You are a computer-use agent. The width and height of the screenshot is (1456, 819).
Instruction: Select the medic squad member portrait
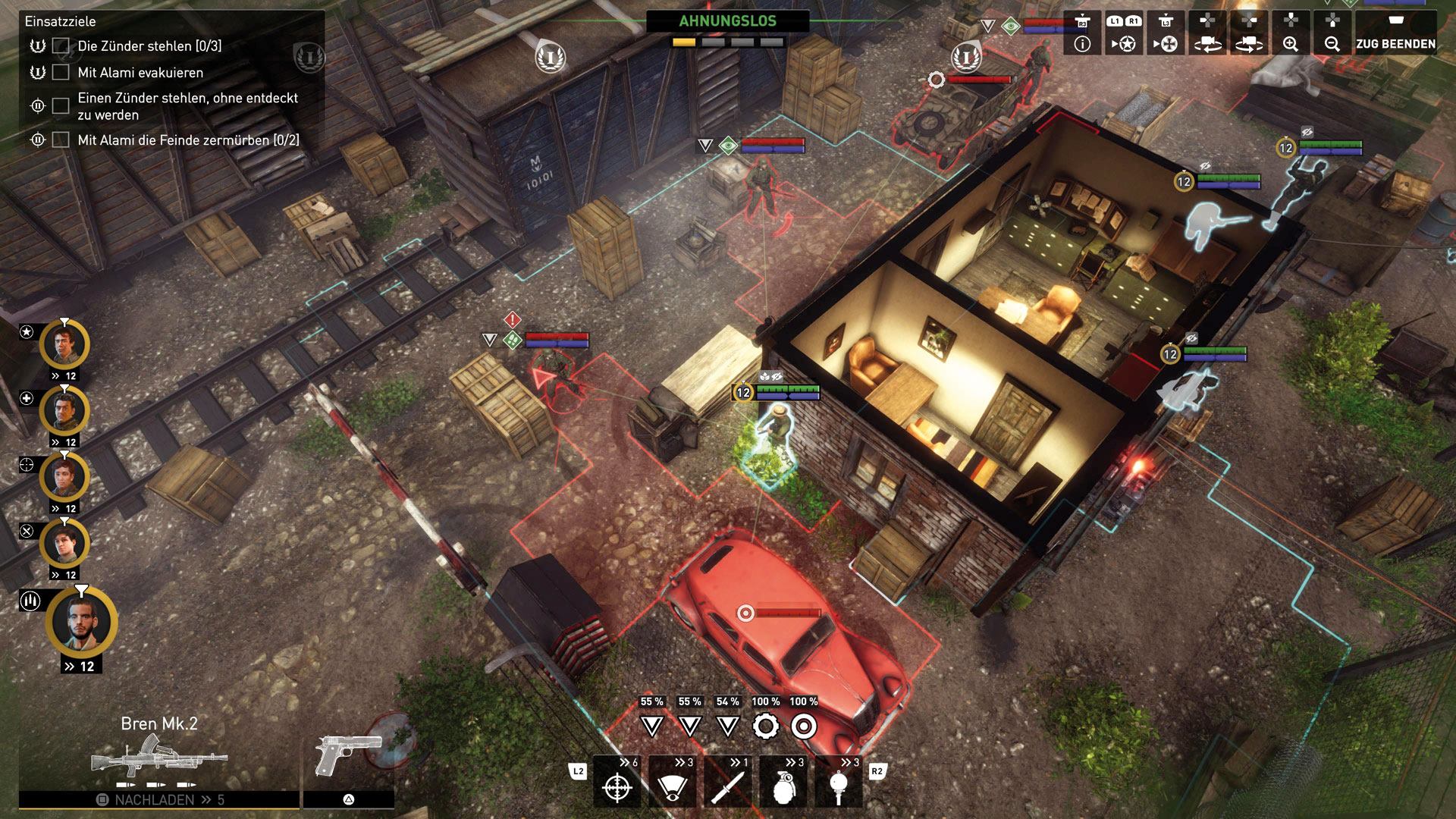(65, 411)
